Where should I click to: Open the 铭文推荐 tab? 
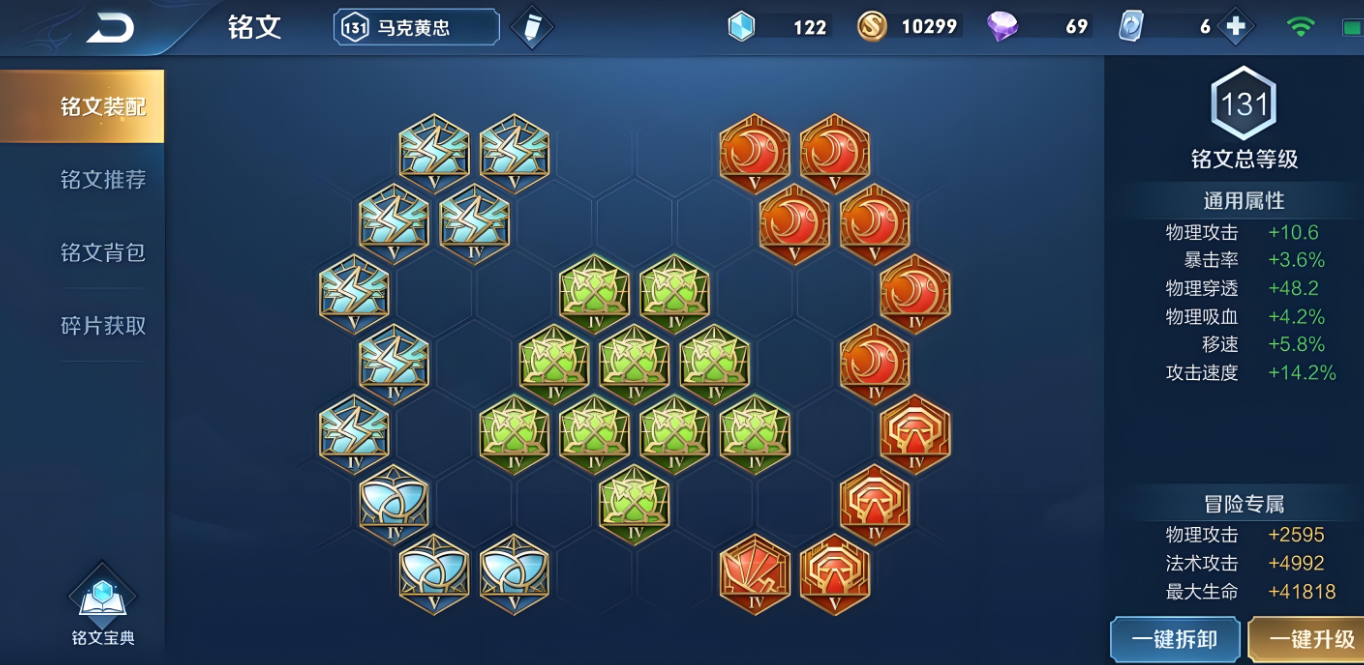tap(103, 180)
